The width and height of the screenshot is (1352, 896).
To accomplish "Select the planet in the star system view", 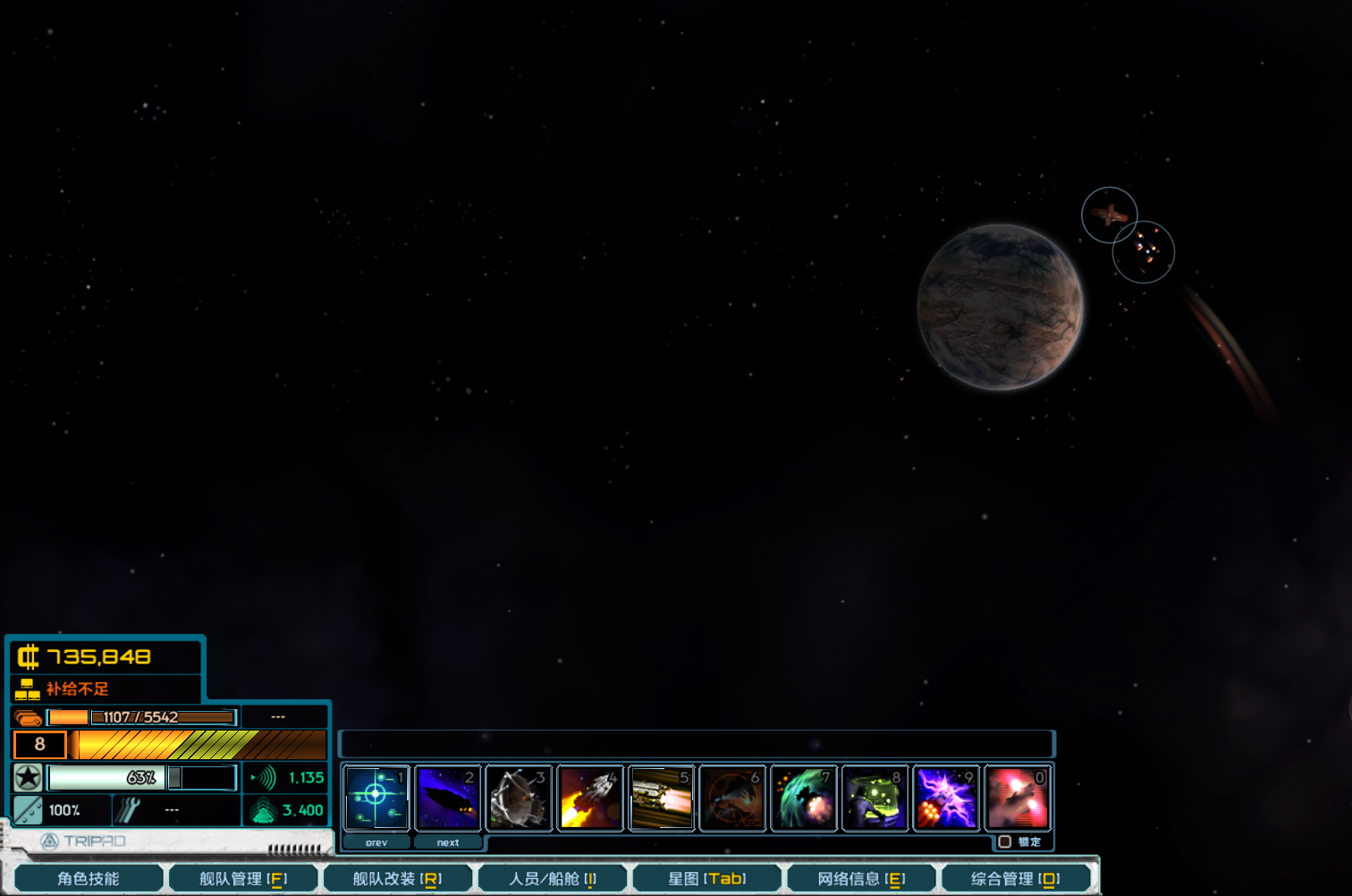I will point(1001,309).
